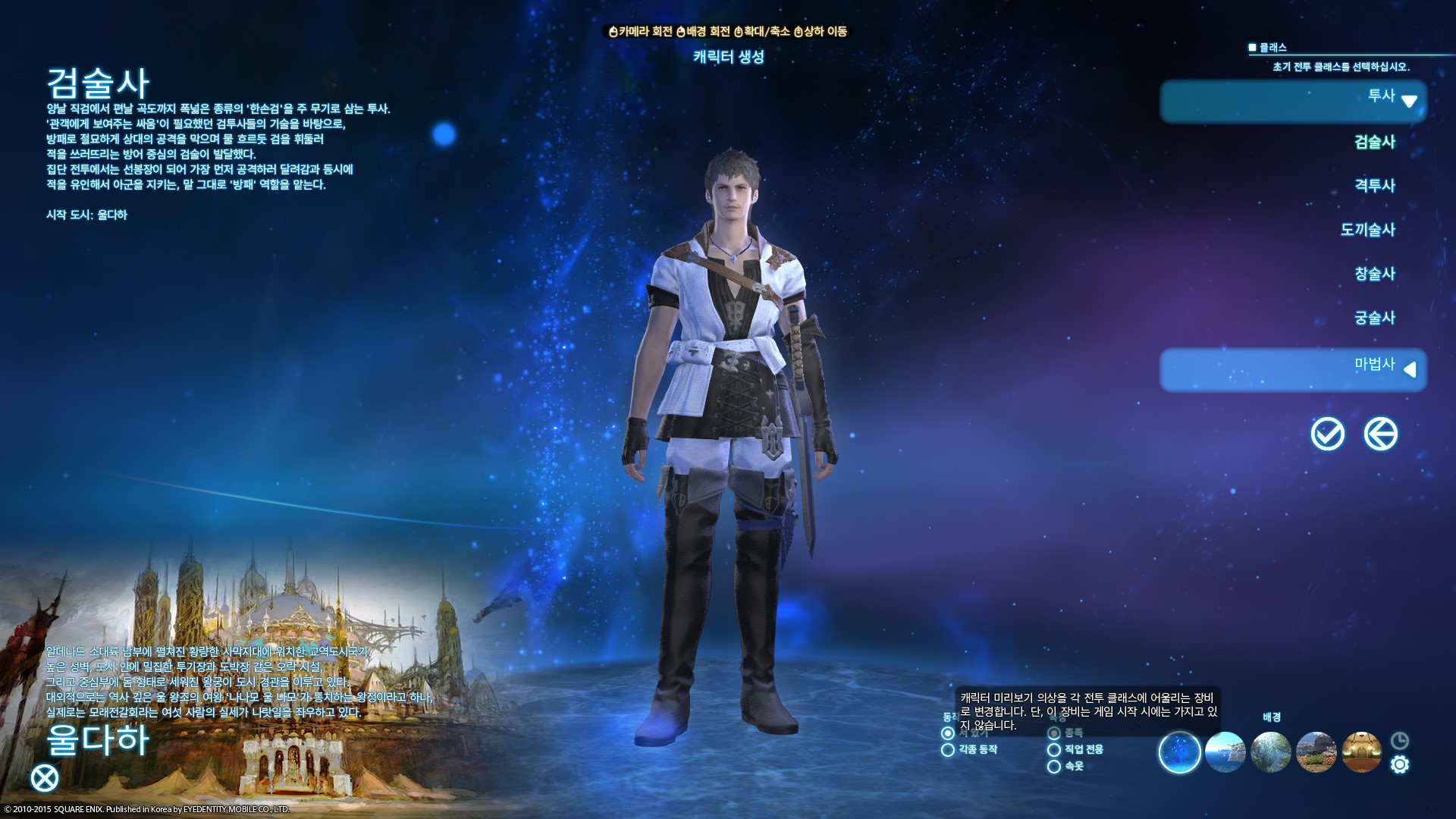Choose the rocky desert background thumbnail
Image resolution: width=1456 pixels, height=819 pixels.
tap(1316, 752)
